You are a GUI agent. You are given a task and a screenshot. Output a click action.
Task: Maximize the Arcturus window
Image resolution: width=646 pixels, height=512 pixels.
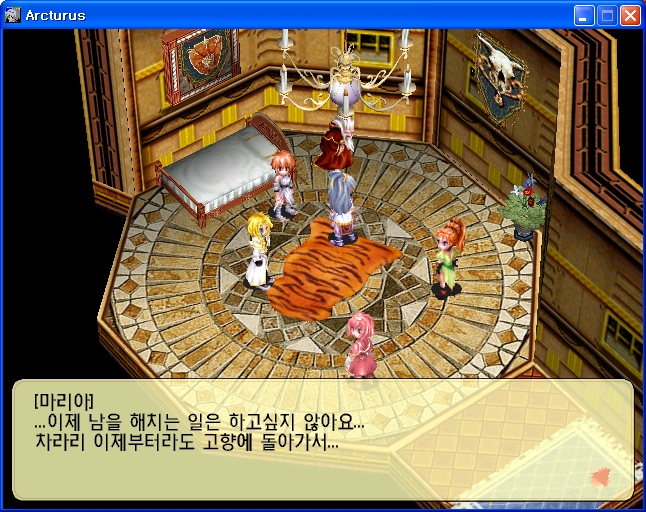click(x=607, y=15)
